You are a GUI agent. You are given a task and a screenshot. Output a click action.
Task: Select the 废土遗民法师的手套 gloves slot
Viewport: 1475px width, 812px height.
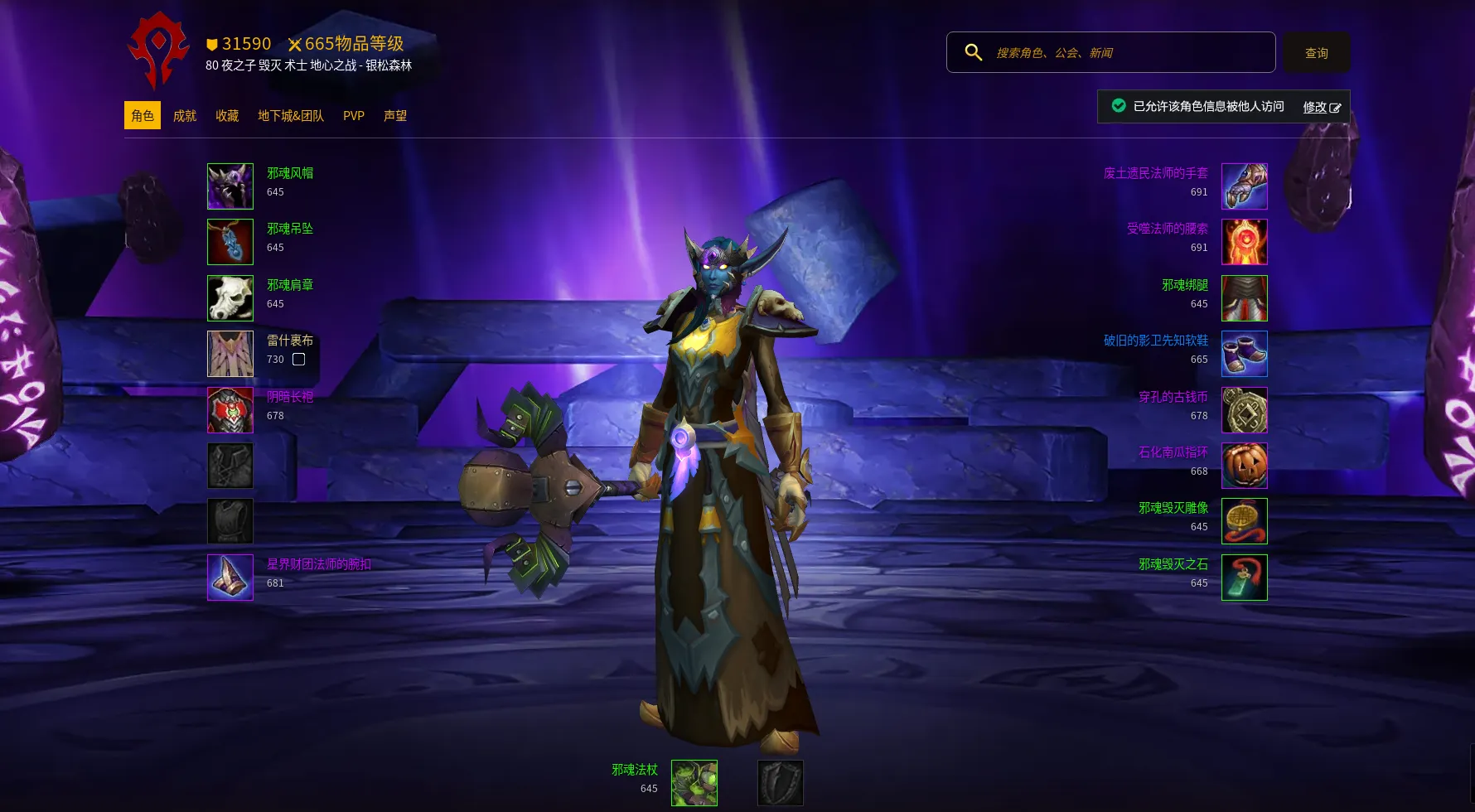coord(1244,186)
